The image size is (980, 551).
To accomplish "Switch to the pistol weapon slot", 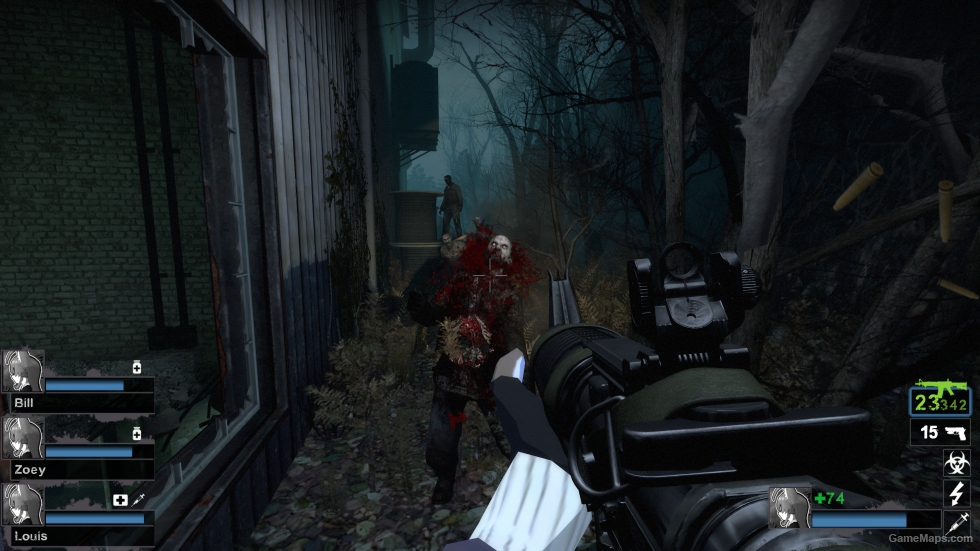I will pos(940,432).
